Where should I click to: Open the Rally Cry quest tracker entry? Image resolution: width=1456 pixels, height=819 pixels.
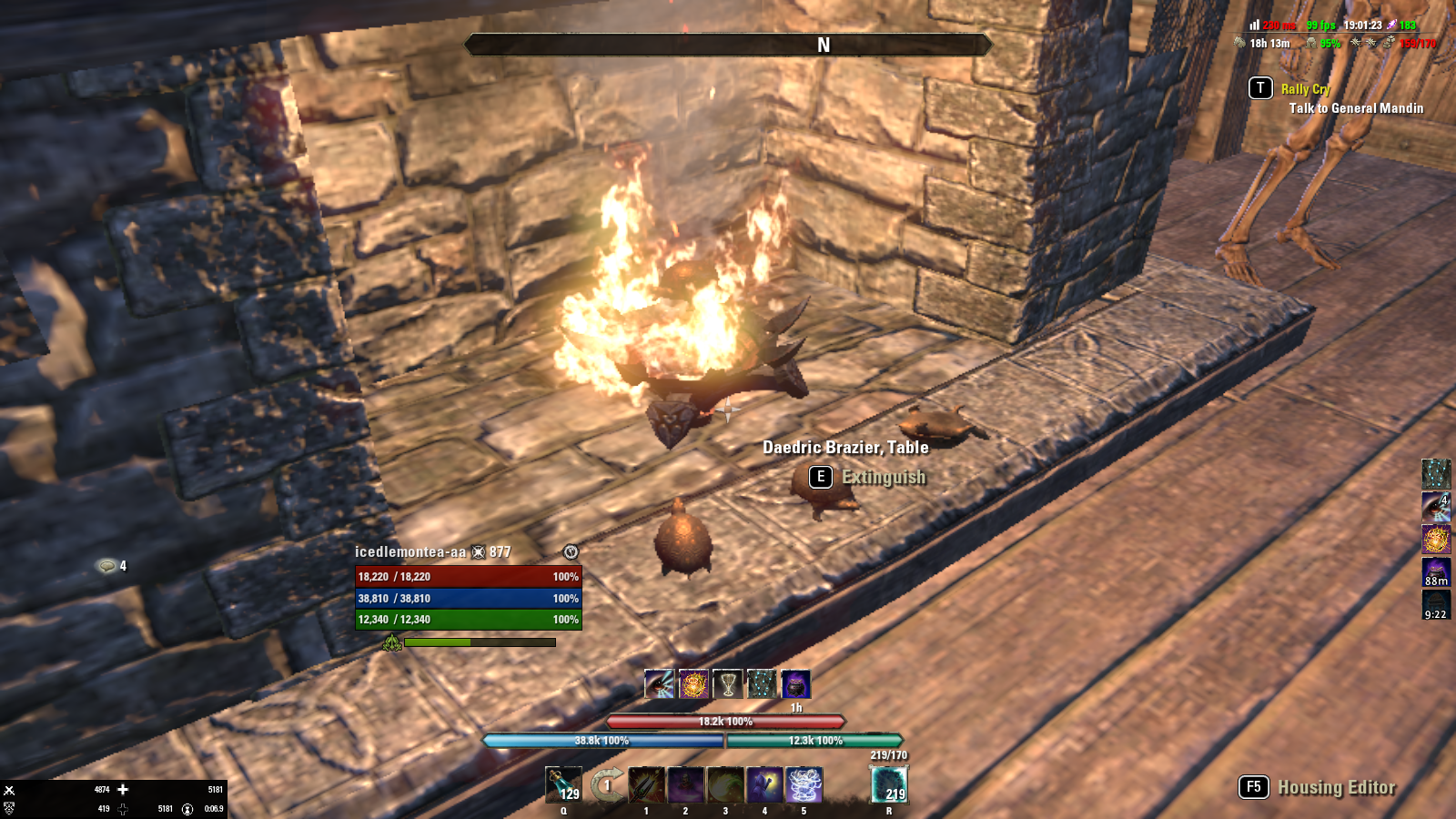click(1305, 89)
